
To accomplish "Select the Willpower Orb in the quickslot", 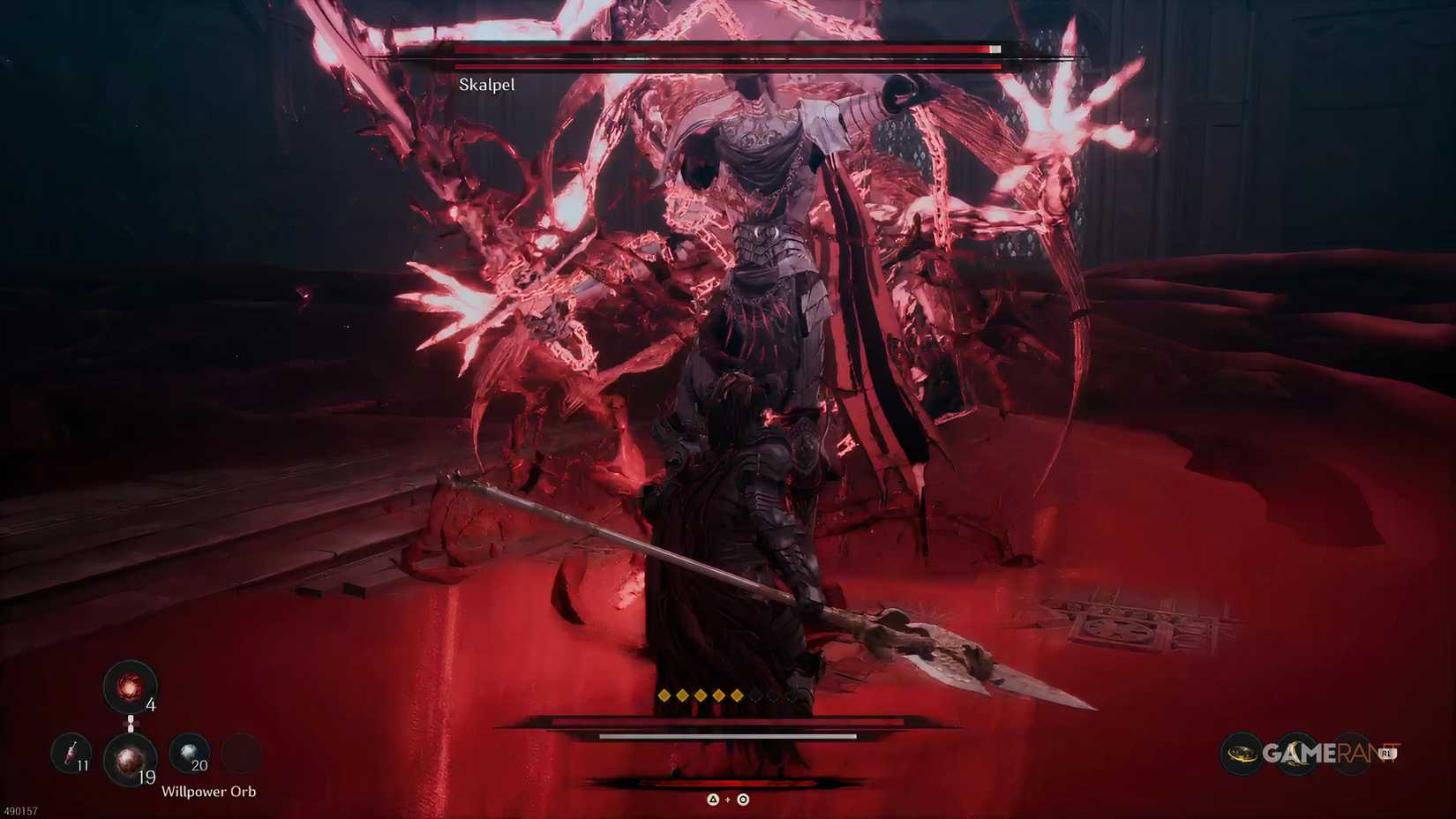I will (130, 761).
